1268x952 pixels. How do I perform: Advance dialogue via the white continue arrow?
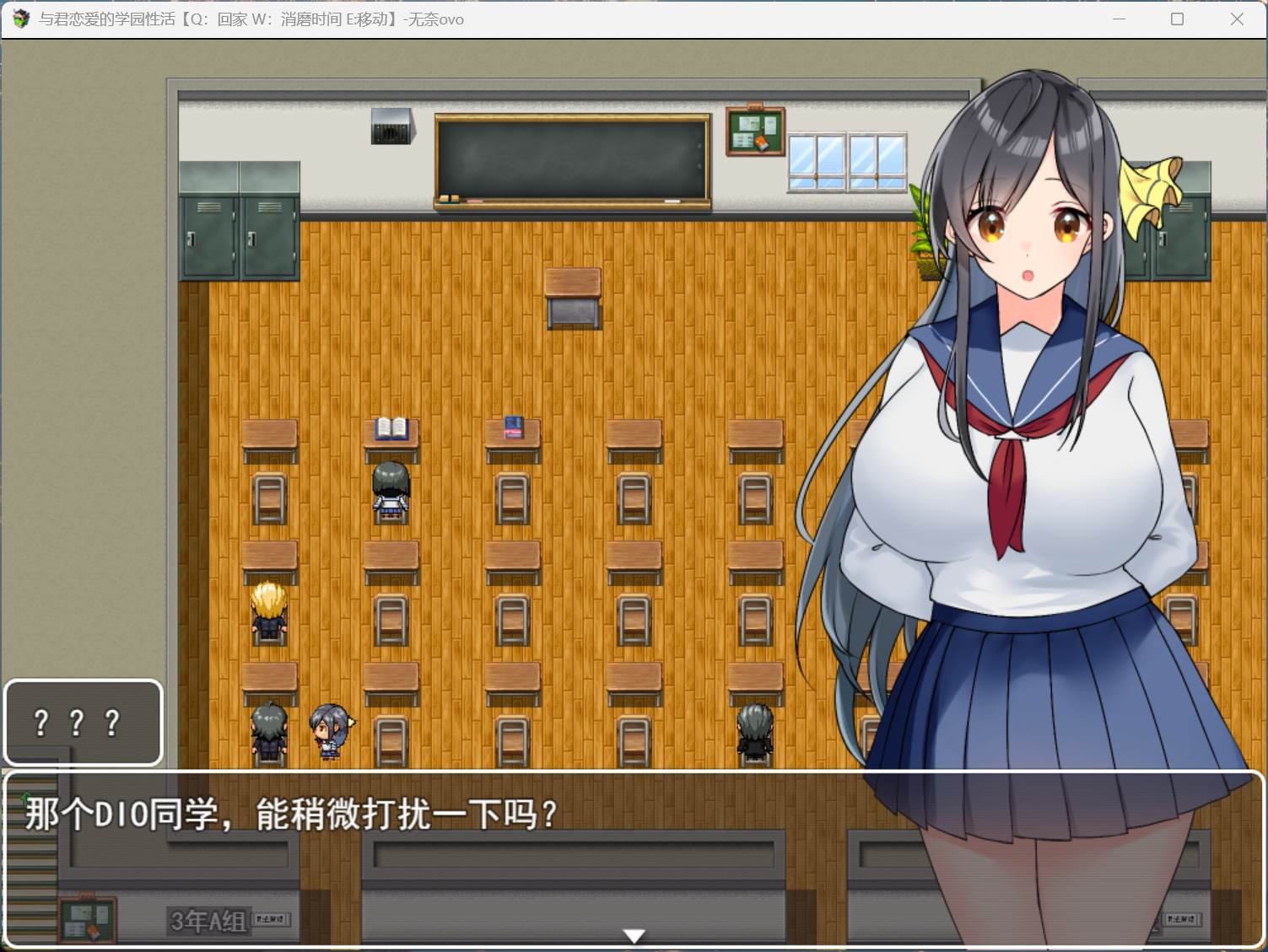(634, 935)
